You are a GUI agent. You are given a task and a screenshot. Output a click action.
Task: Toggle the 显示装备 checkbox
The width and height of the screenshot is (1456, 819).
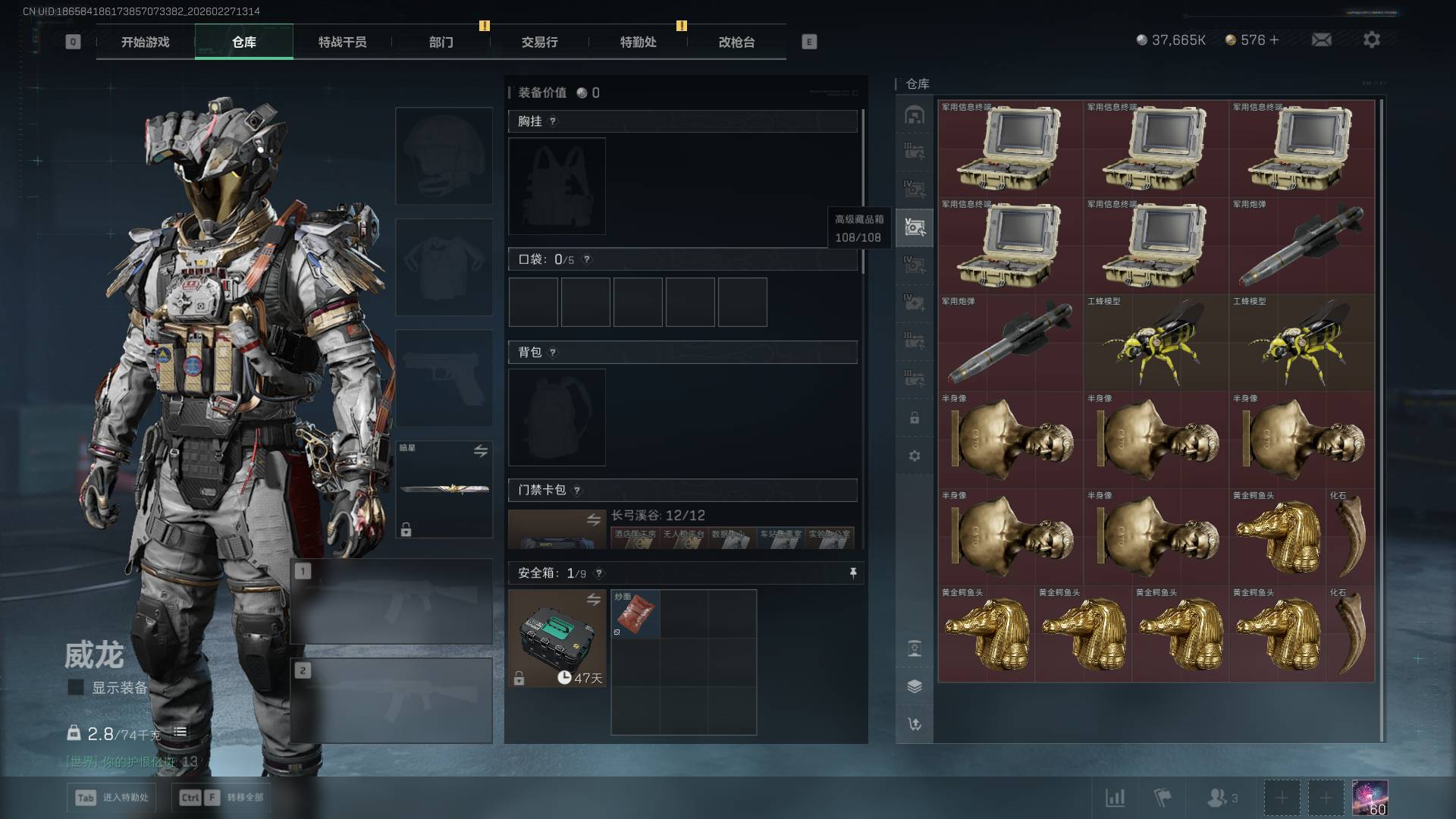click(76, 687)
